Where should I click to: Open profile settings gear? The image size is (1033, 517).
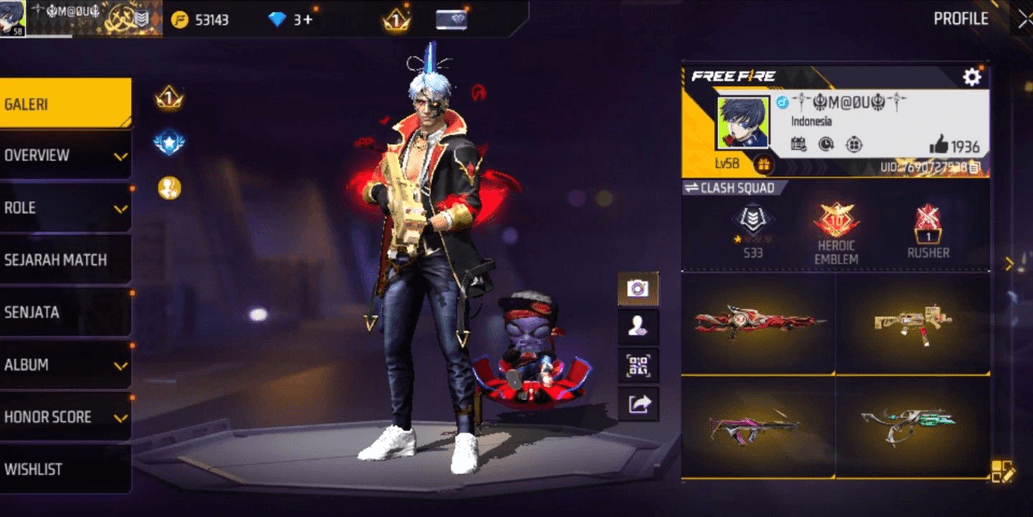coord(971,77)
